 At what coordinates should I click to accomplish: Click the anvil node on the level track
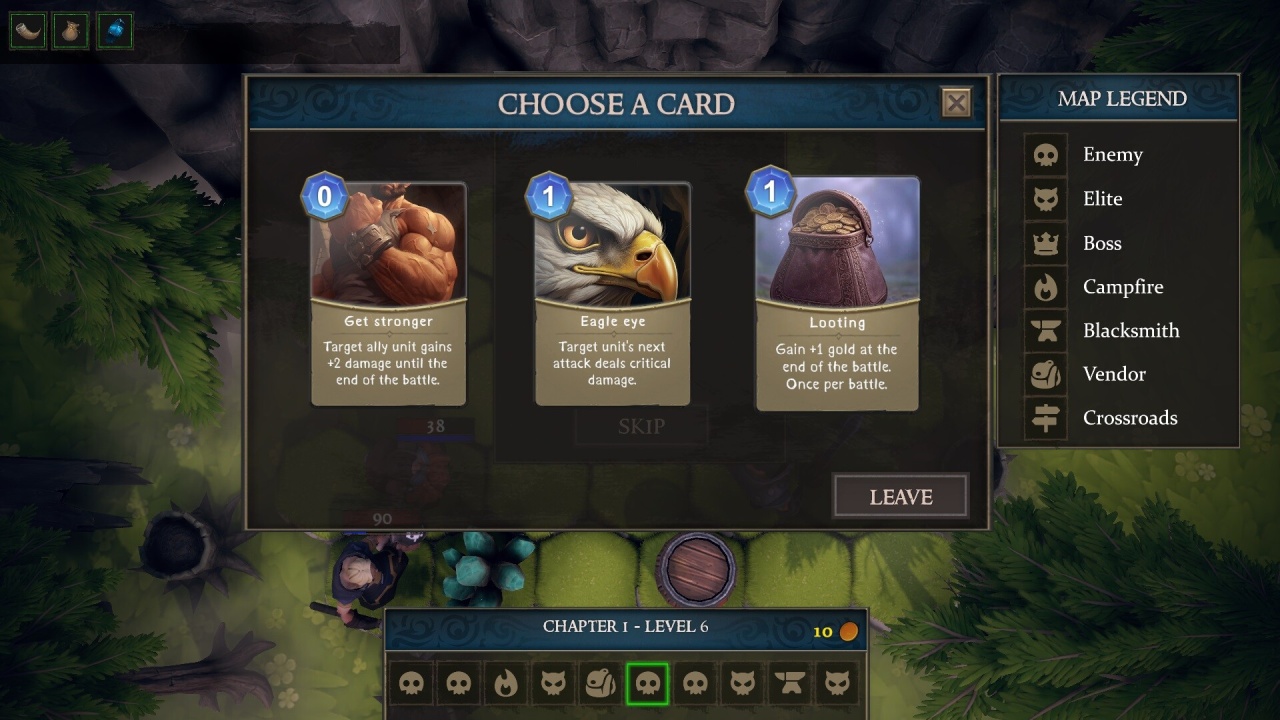pyautogui.click(x=789, y=684)
